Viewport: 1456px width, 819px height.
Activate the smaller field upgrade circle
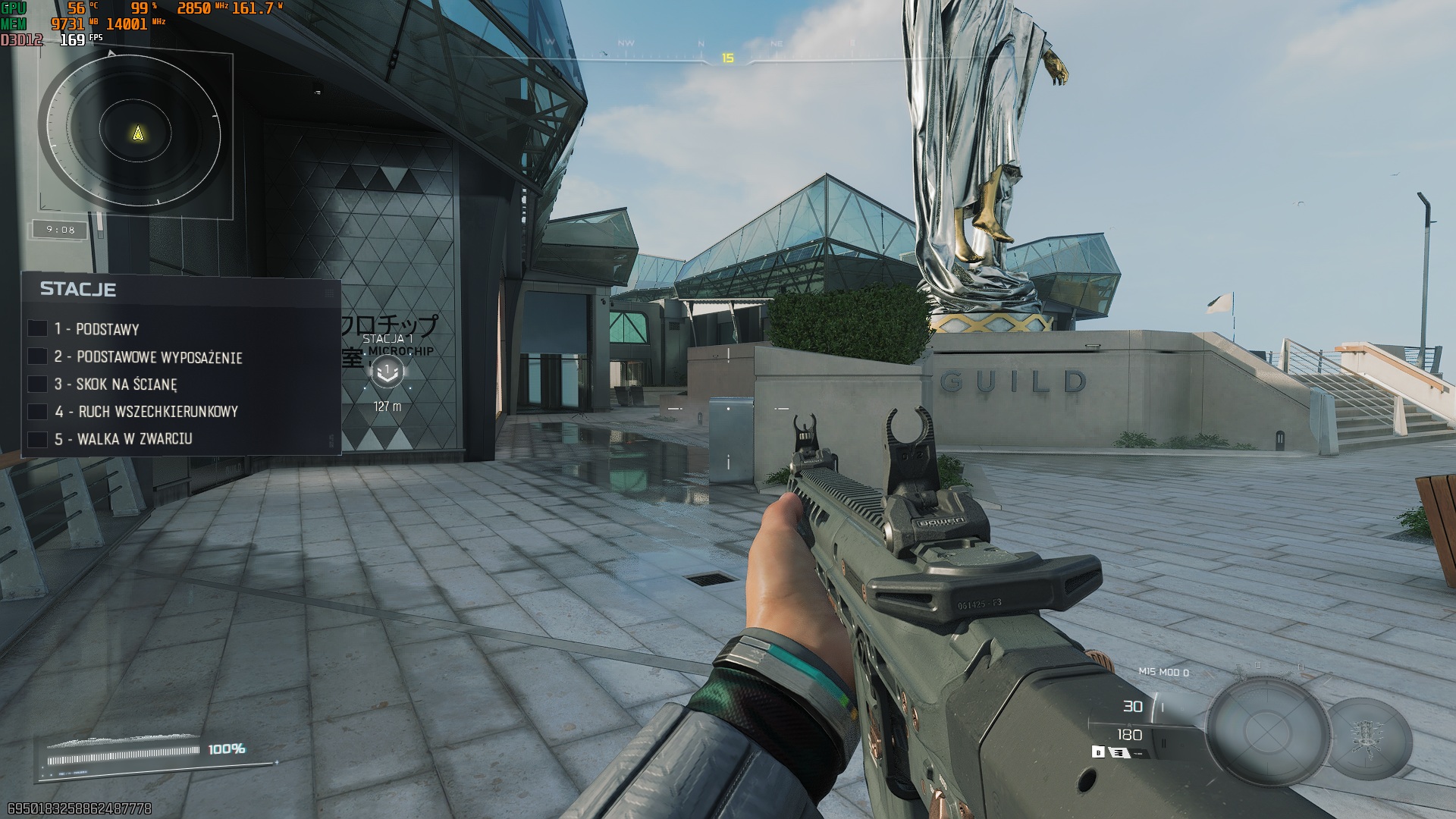[x=1370, y=733]
